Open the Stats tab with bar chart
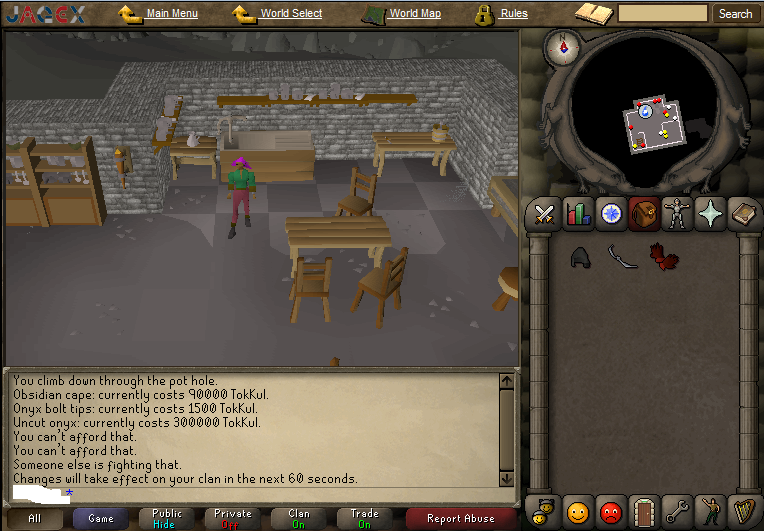Image resolution: width=764 pixels, height=531 pixels. 578,214
